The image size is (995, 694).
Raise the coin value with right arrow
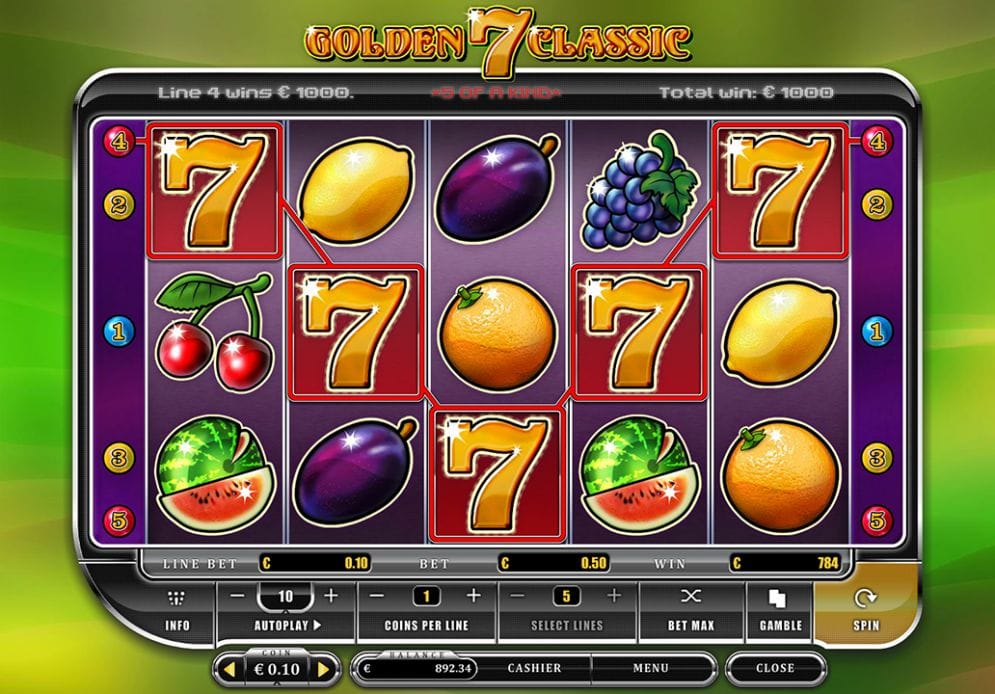click(x=323, y=668)
